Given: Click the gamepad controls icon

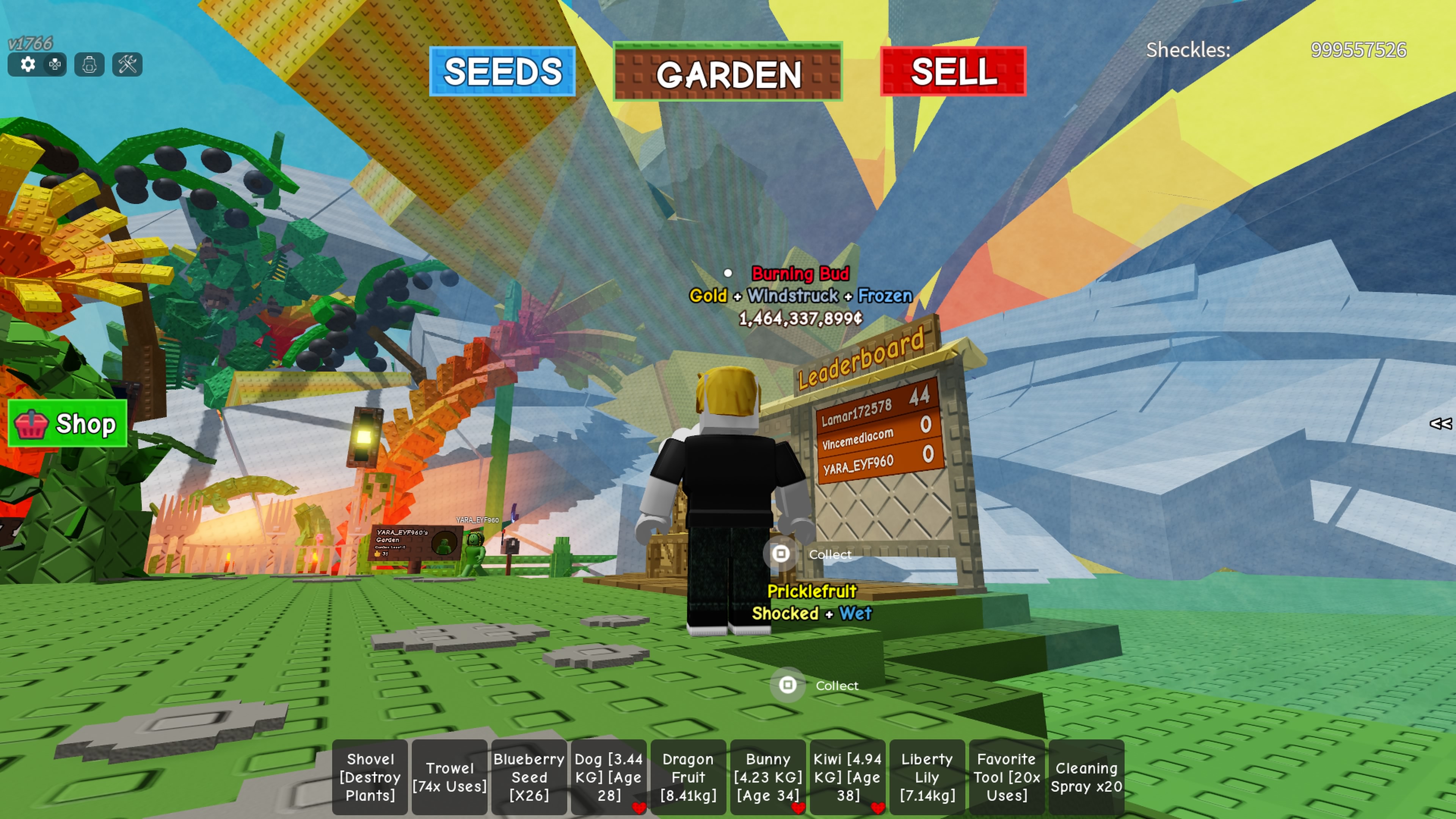Looking at the screenshot, I should click(55, 64).
